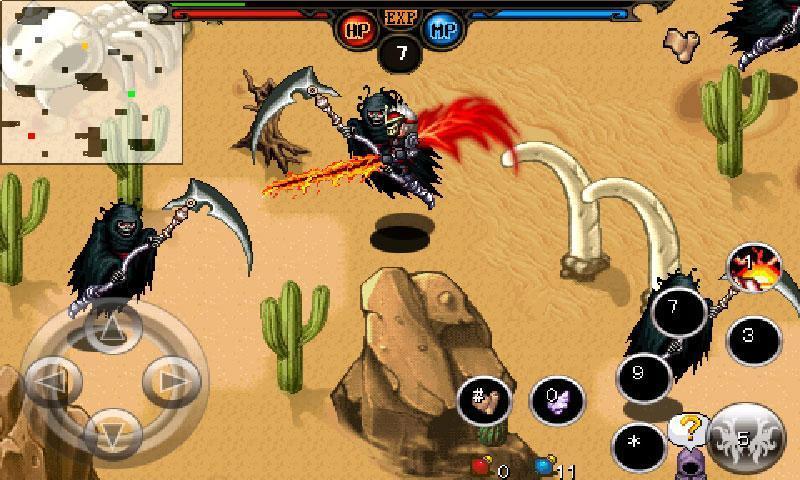800x480 pixels.
Task: Tap the asterisk button
Action: click(636, 441)
